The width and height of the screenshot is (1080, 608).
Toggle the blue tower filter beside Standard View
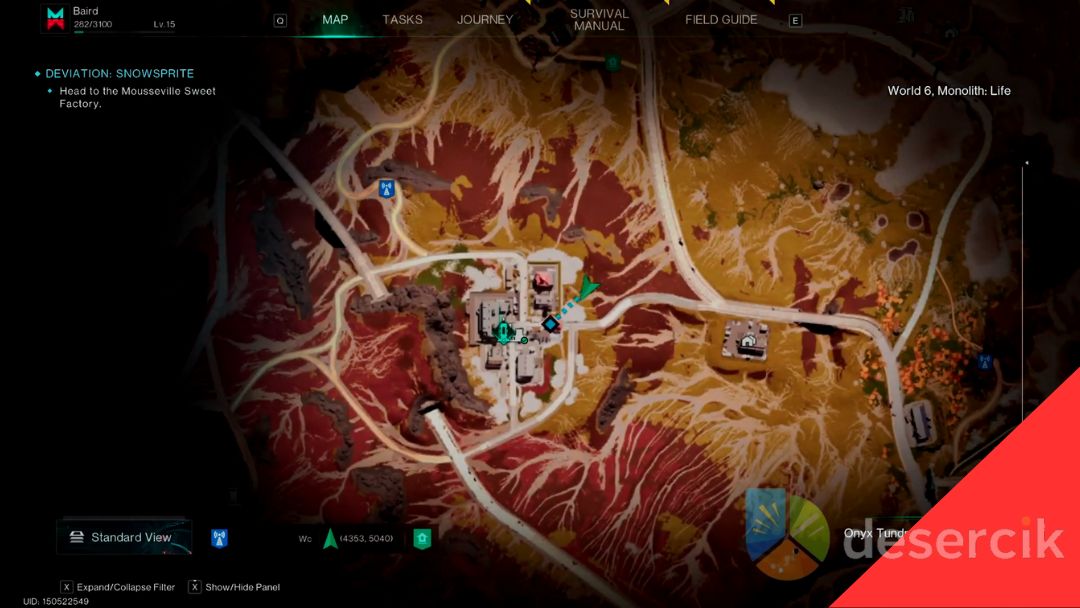[x=220, y=538]
